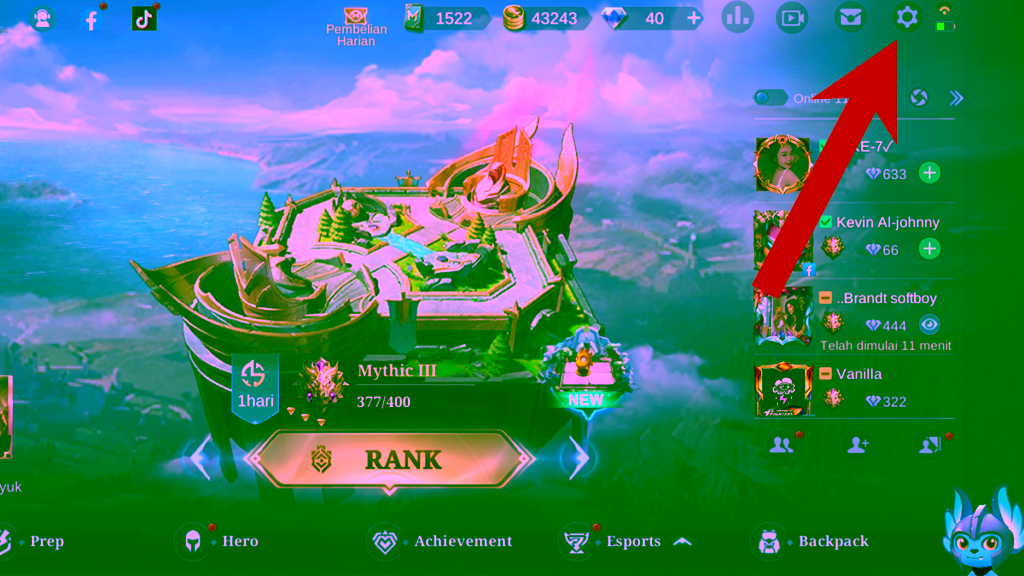
Task: Switch to the next game mode arrow
Action: pyautogui.click(x=577, y=458)
